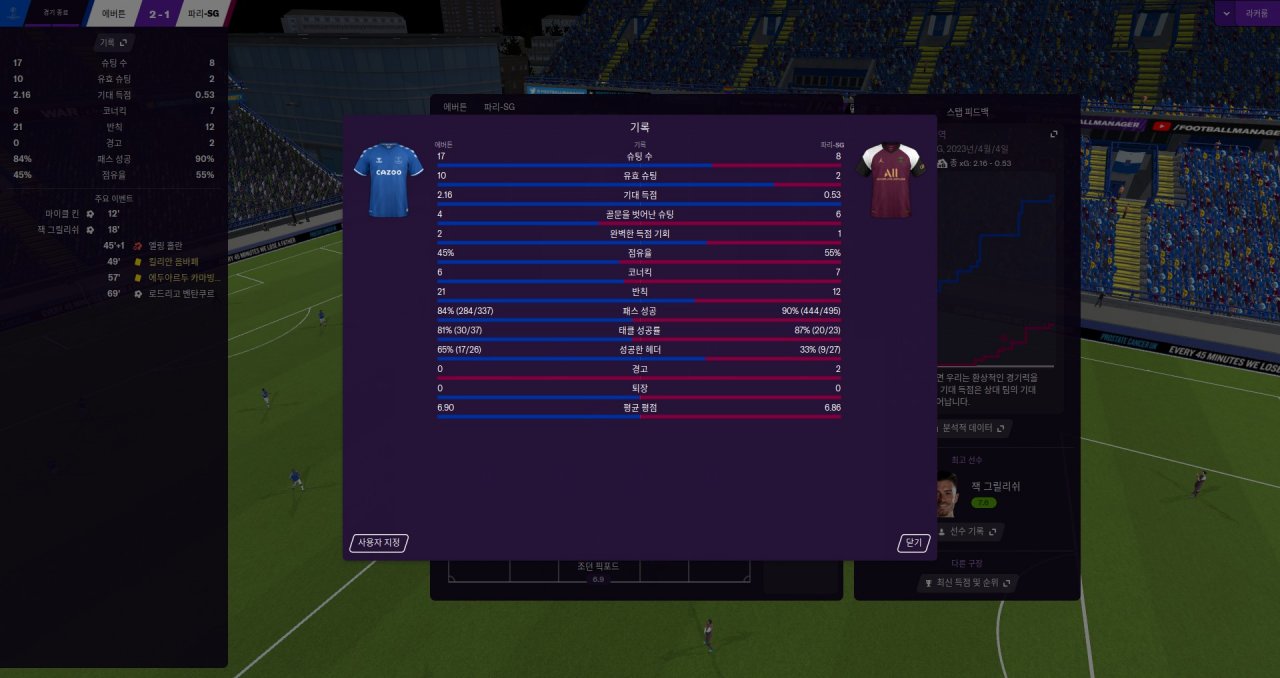Image resolution: width=1280 pixels, height=678 pixels.
Task: Close the stats popup with 닫기
Action: point(913,543)
